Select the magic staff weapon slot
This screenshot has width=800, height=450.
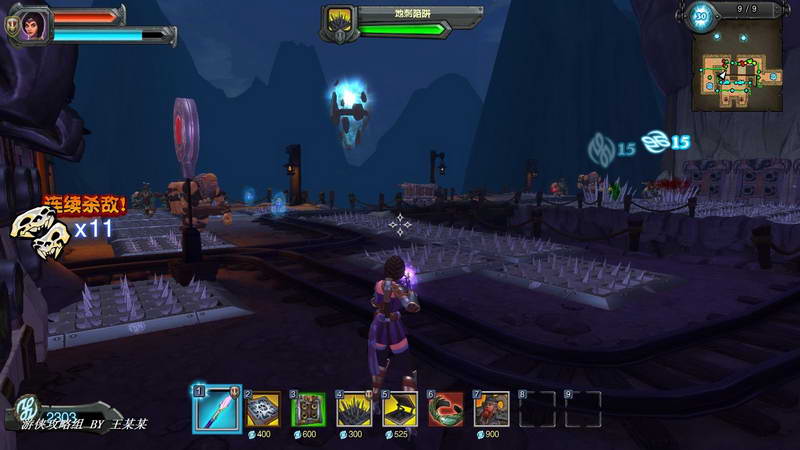217,408
